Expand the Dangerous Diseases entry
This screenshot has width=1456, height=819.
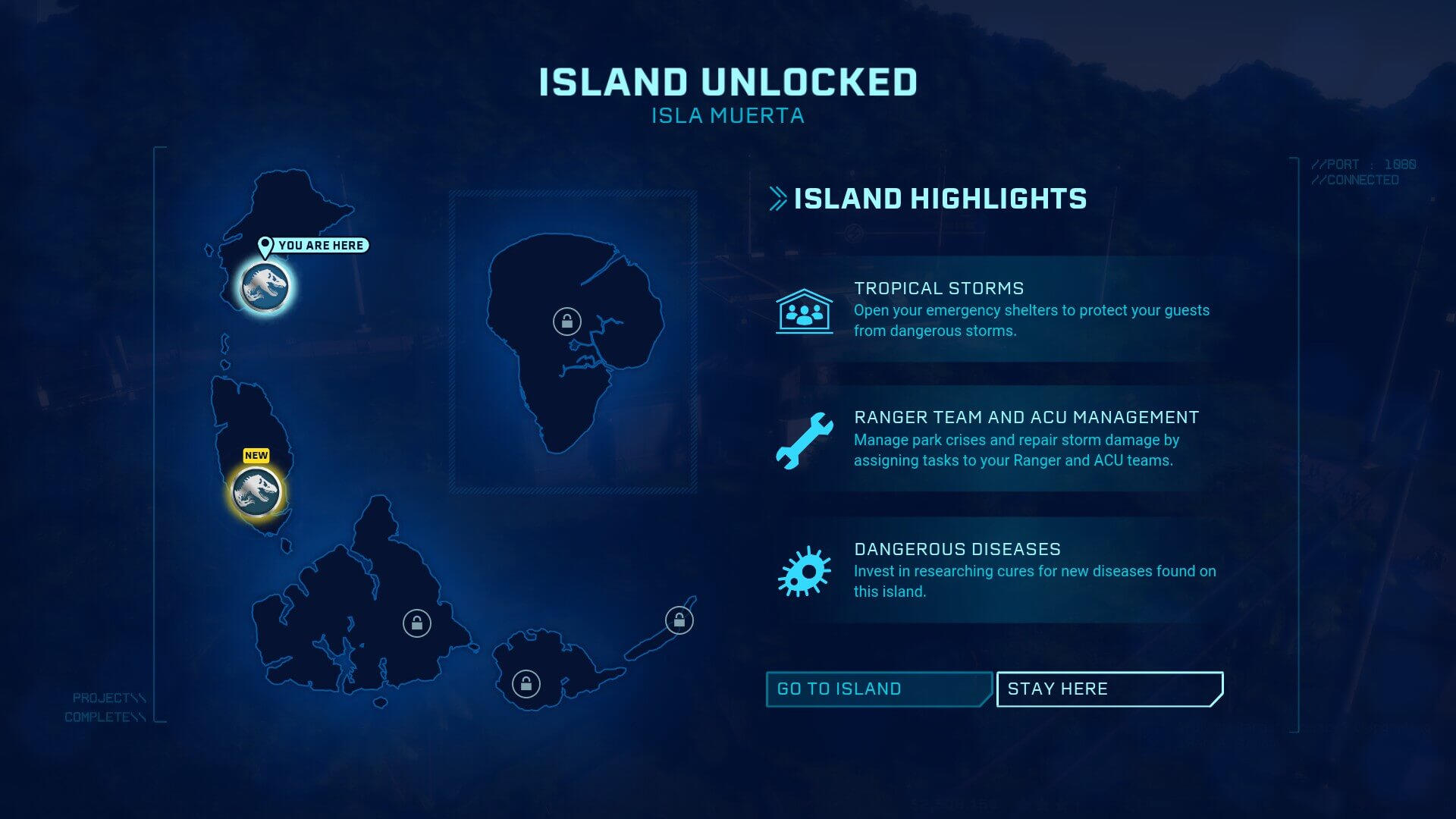pyautogui.click(x=986, y=570)
